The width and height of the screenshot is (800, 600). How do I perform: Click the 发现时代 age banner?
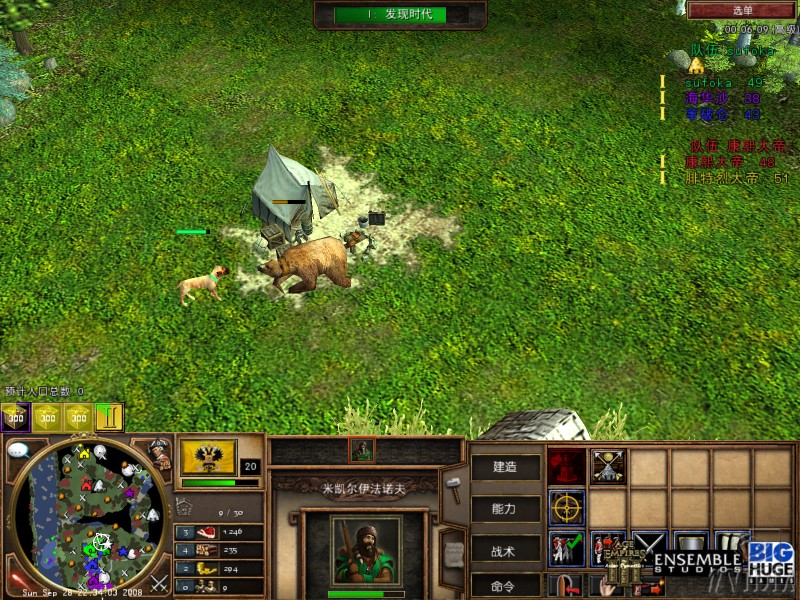coord(400,14)
